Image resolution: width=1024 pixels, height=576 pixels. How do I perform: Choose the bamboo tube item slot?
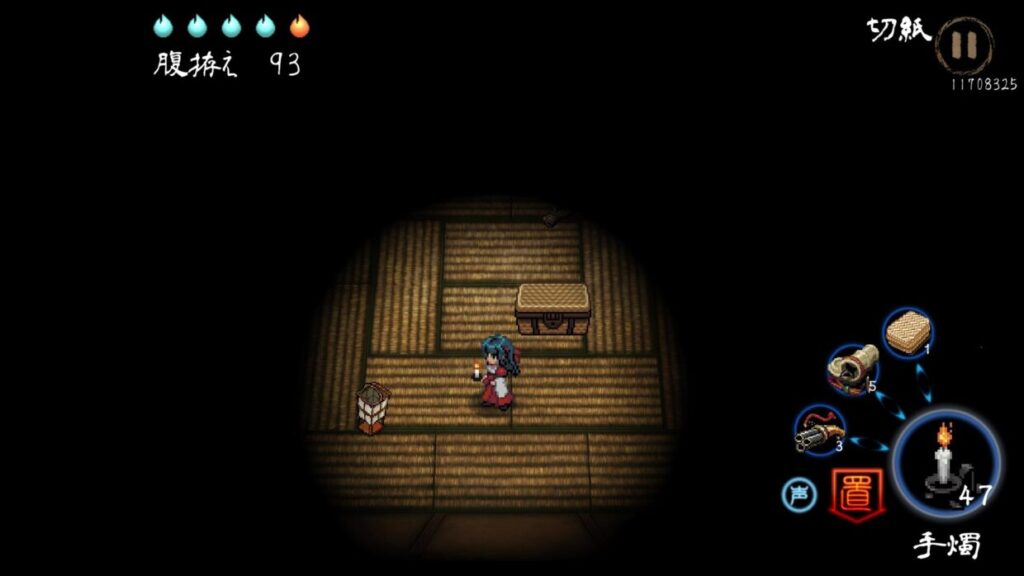point(853,369)
